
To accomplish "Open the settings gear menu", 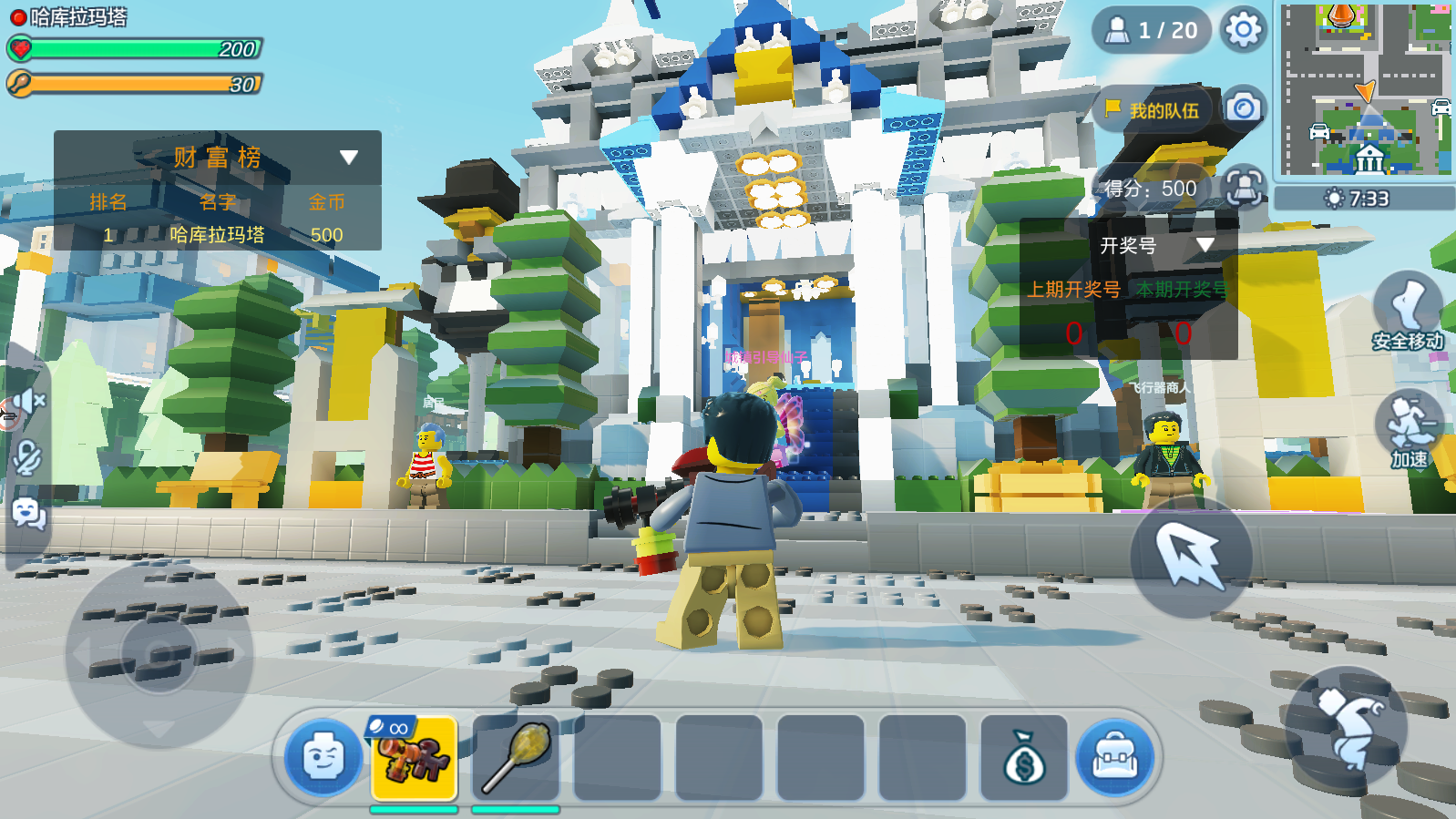I will click(1243, 30).
